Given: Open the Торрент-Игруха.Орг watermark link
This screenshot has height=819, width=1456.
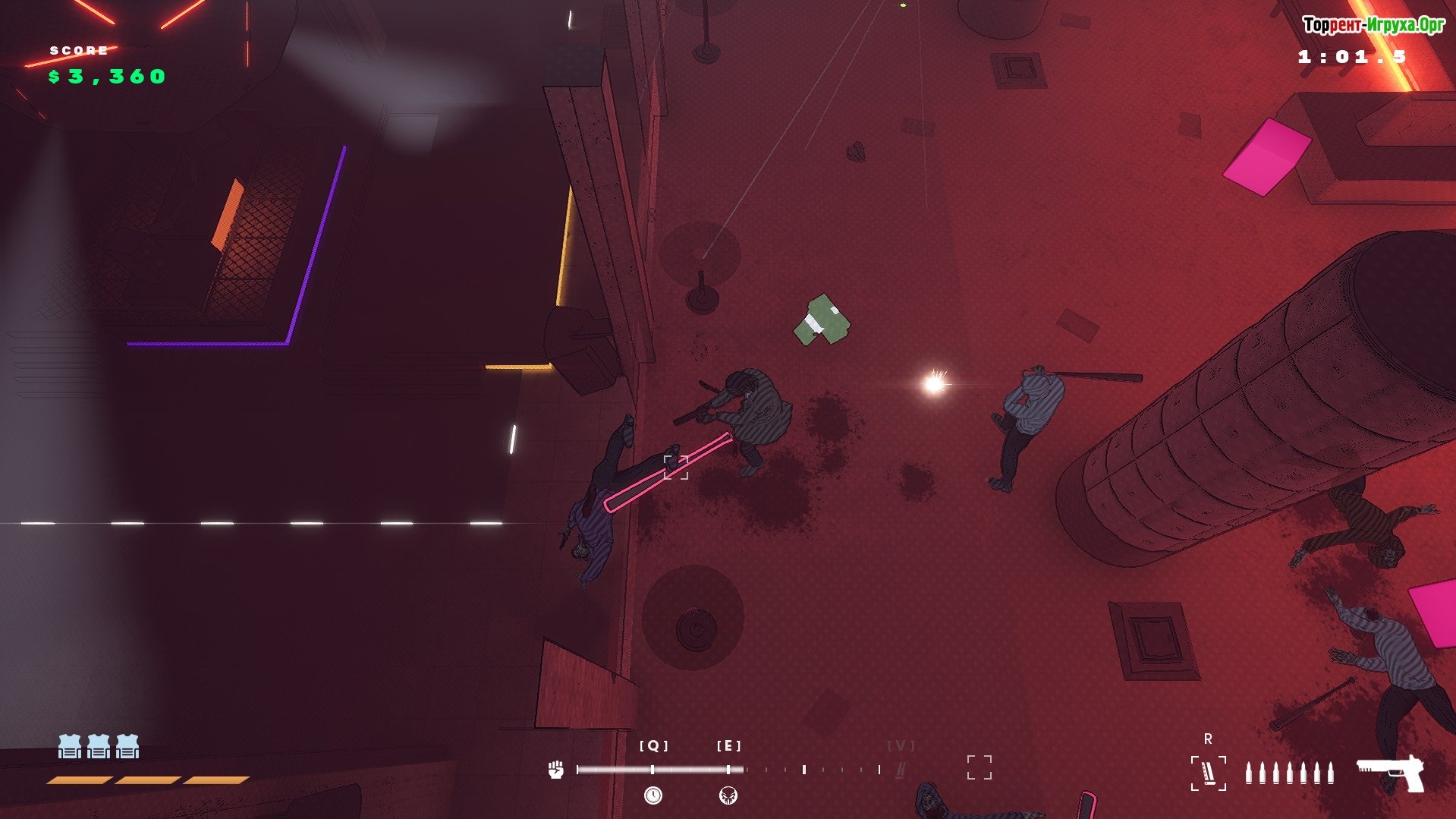Looking at the screenshot, I should click(x=1373, y=25).
